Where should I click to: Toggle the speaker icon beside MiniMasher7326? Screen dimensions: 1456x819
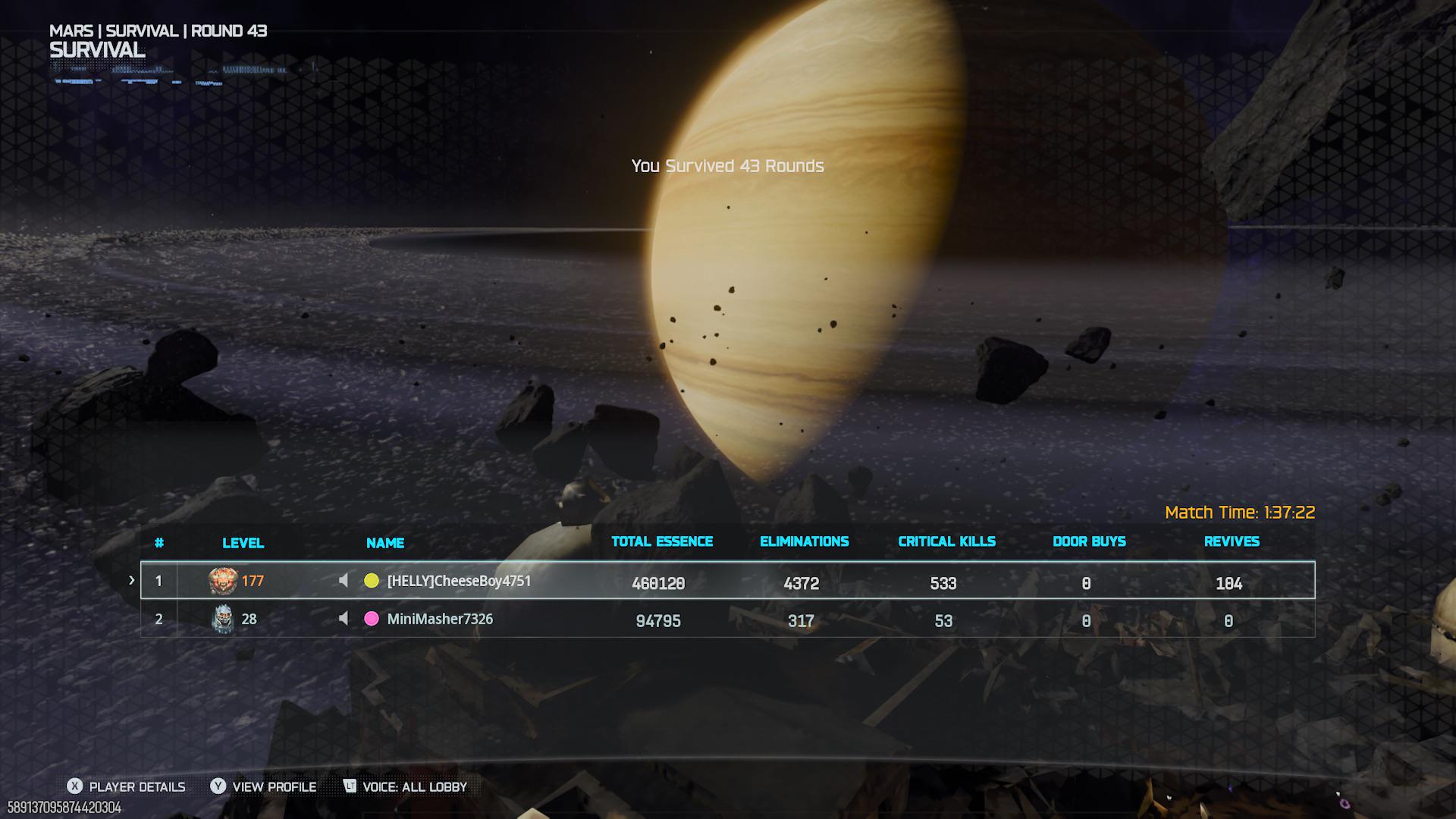[x=344, y=619]
